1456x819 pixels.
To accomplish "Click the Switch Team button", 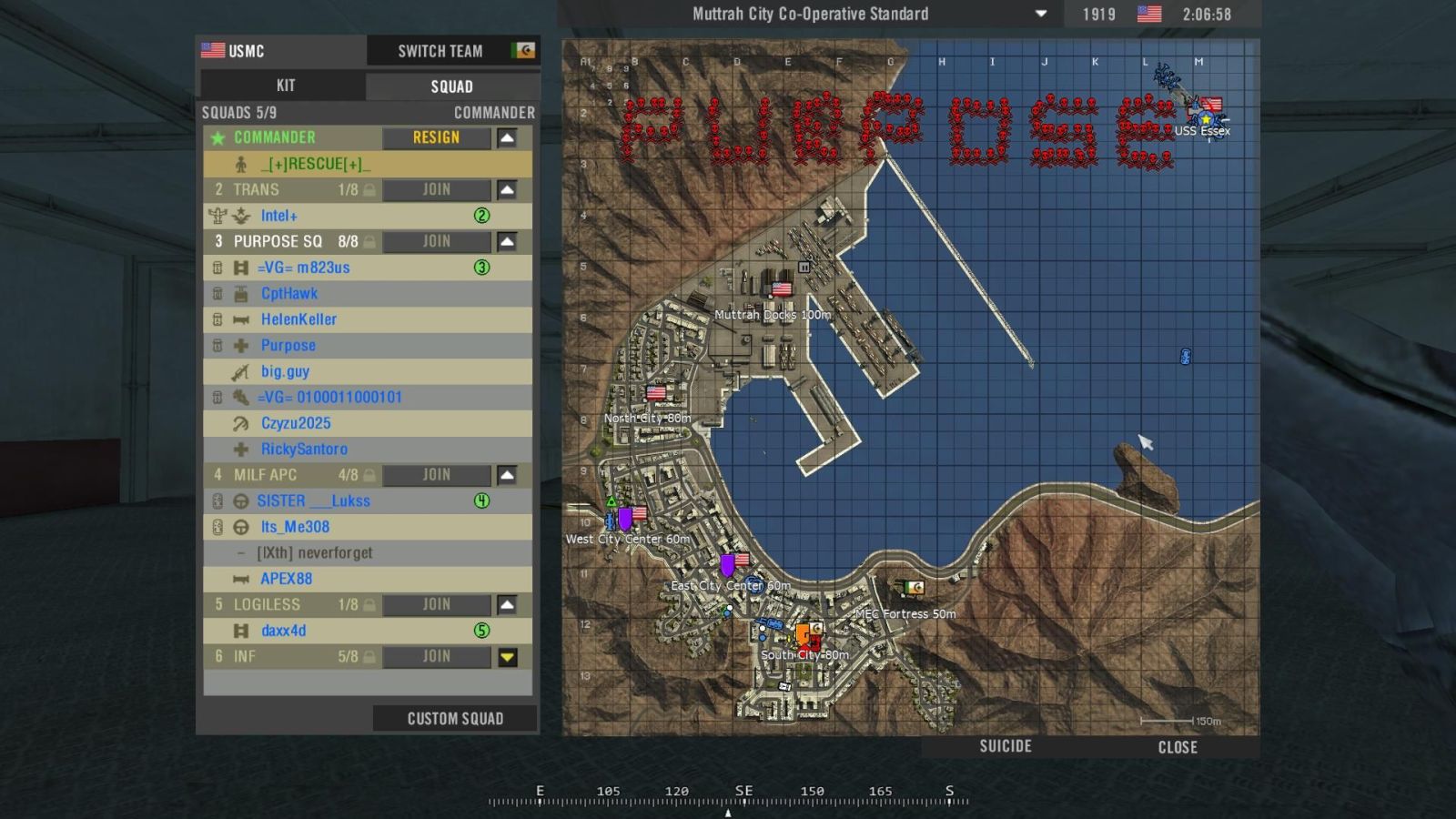I will [440, 51].
